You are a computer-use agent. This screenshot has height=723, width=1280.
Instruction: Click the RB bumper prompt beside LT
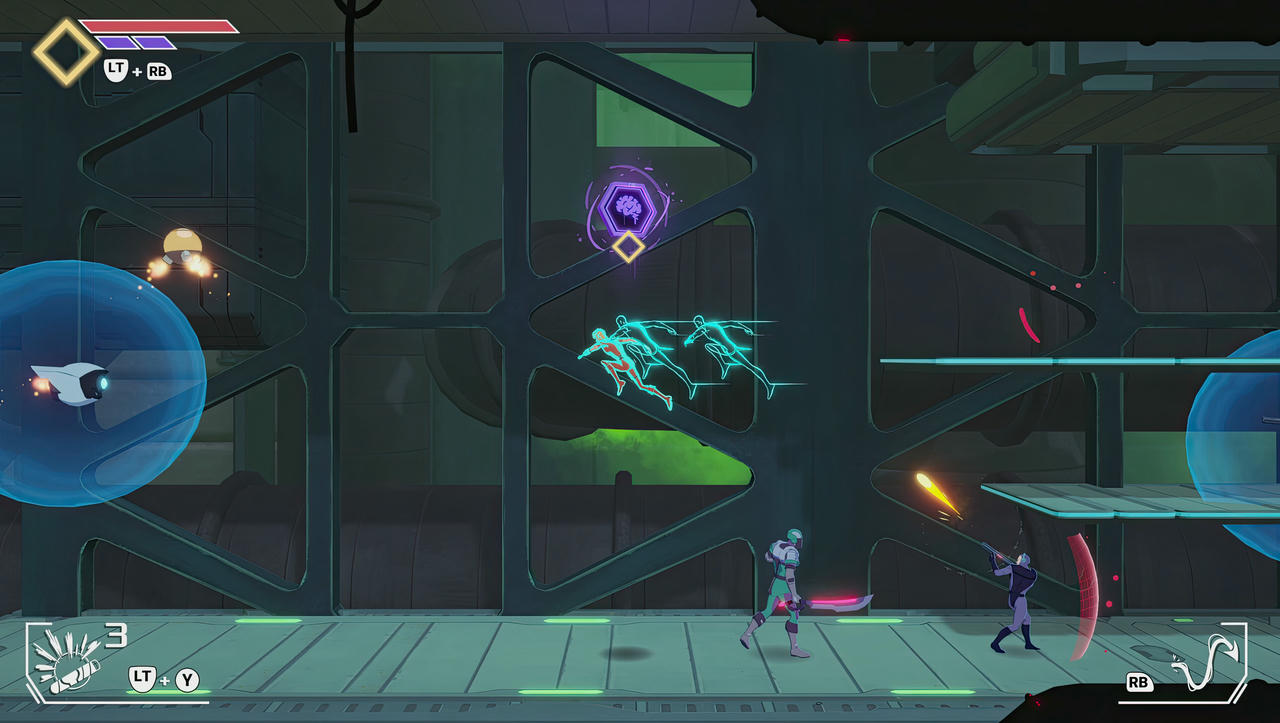pos(156,71)
